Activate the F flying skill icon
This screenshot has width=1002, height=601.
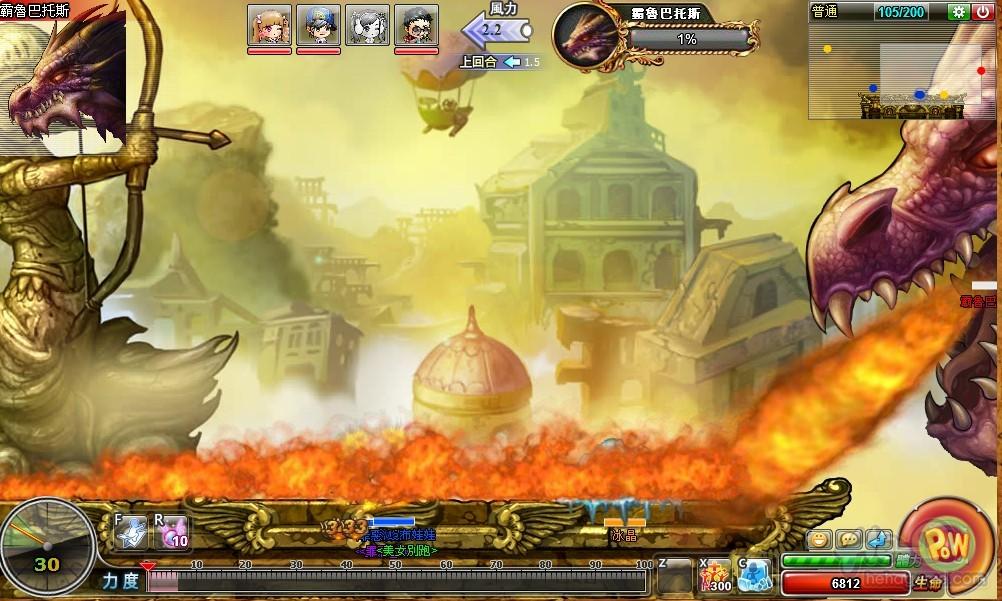click(132, 533)
